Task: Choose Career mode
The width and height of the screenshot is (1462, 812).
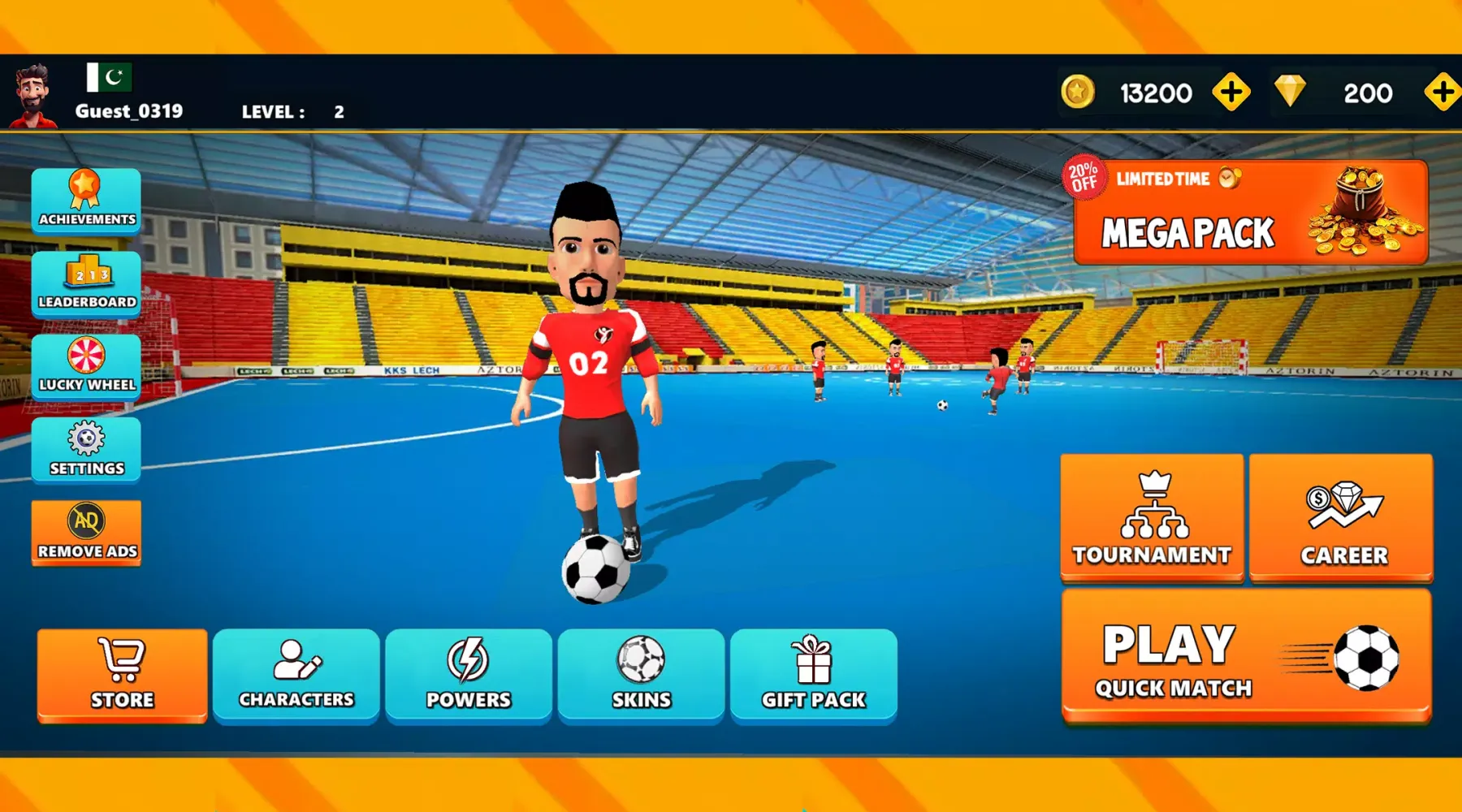Action: [1341, 517]
